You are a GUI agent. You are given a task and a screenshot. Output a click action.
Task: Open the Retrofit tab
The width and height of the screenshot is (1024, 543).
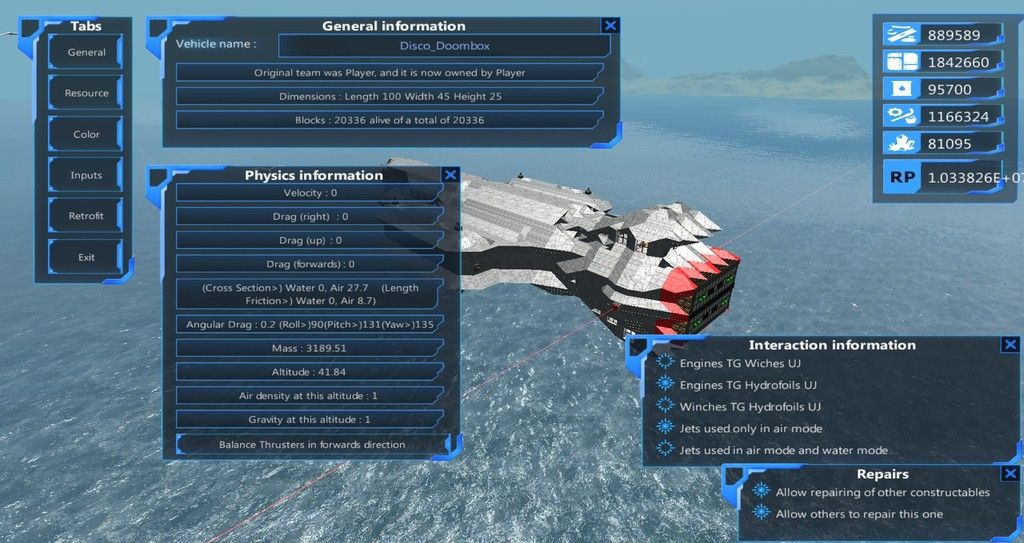pos(86,216)
